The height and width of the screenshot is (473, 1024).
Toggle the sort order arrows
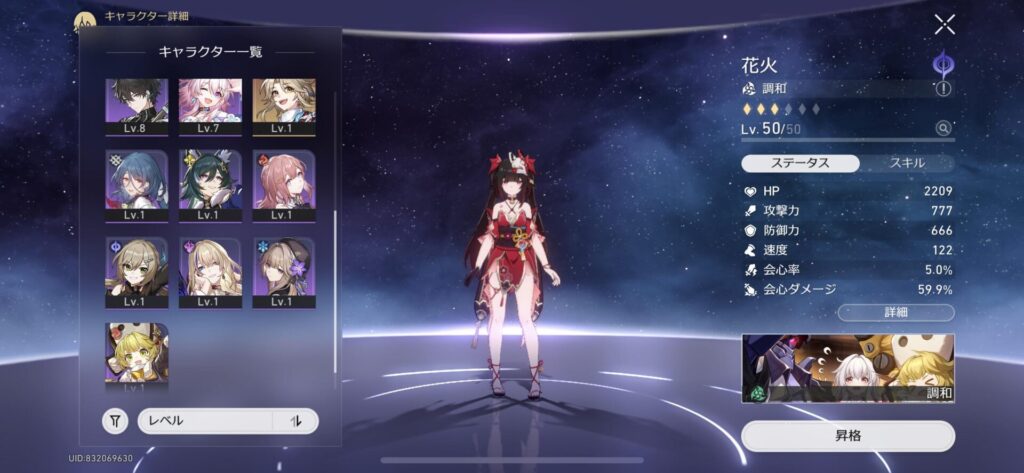pyautogui.click(x=296, y=421)
